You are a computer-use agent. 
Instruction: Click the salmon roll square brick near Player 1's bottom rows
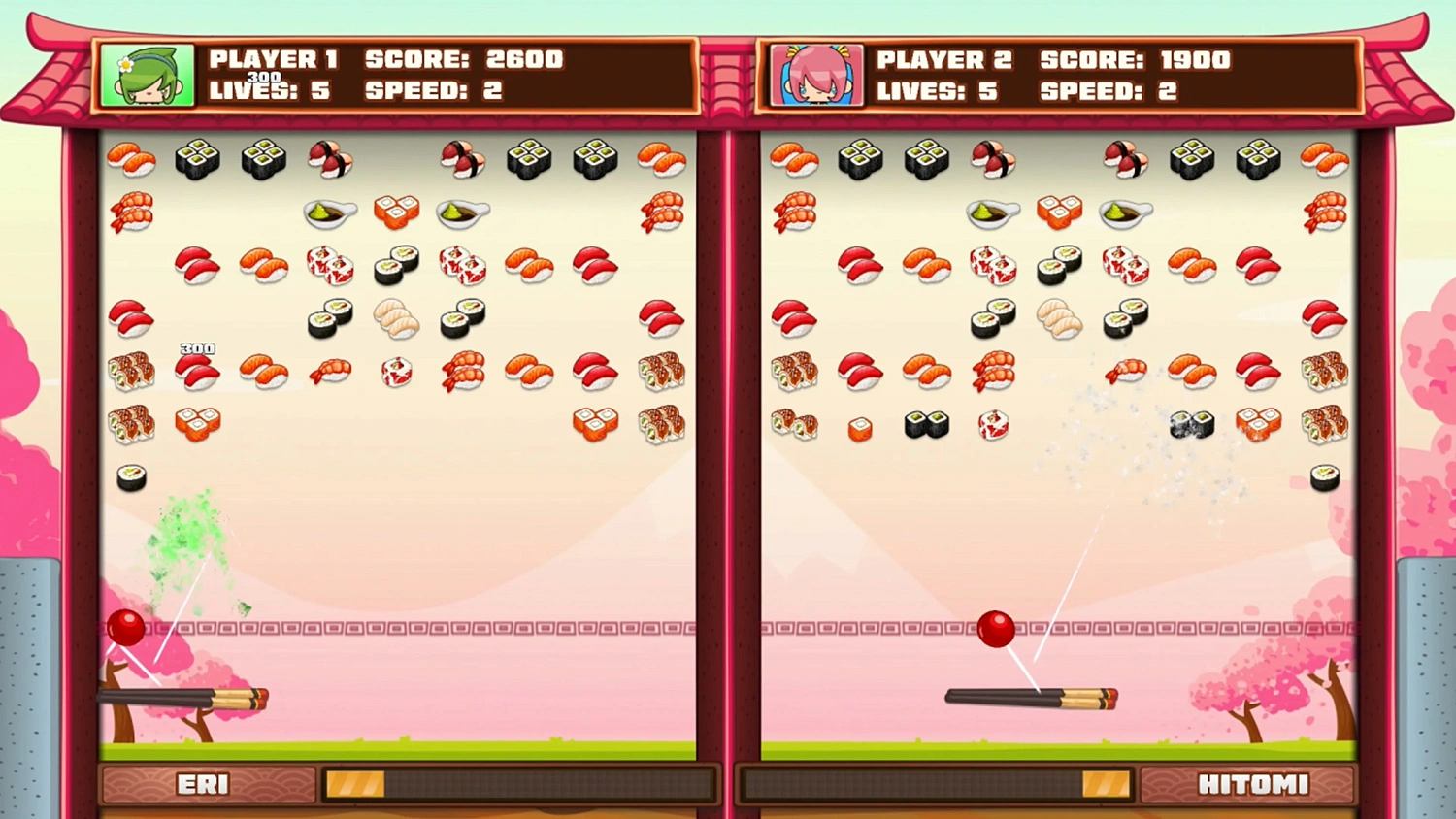pyautogui.click(x=199, y=424)
